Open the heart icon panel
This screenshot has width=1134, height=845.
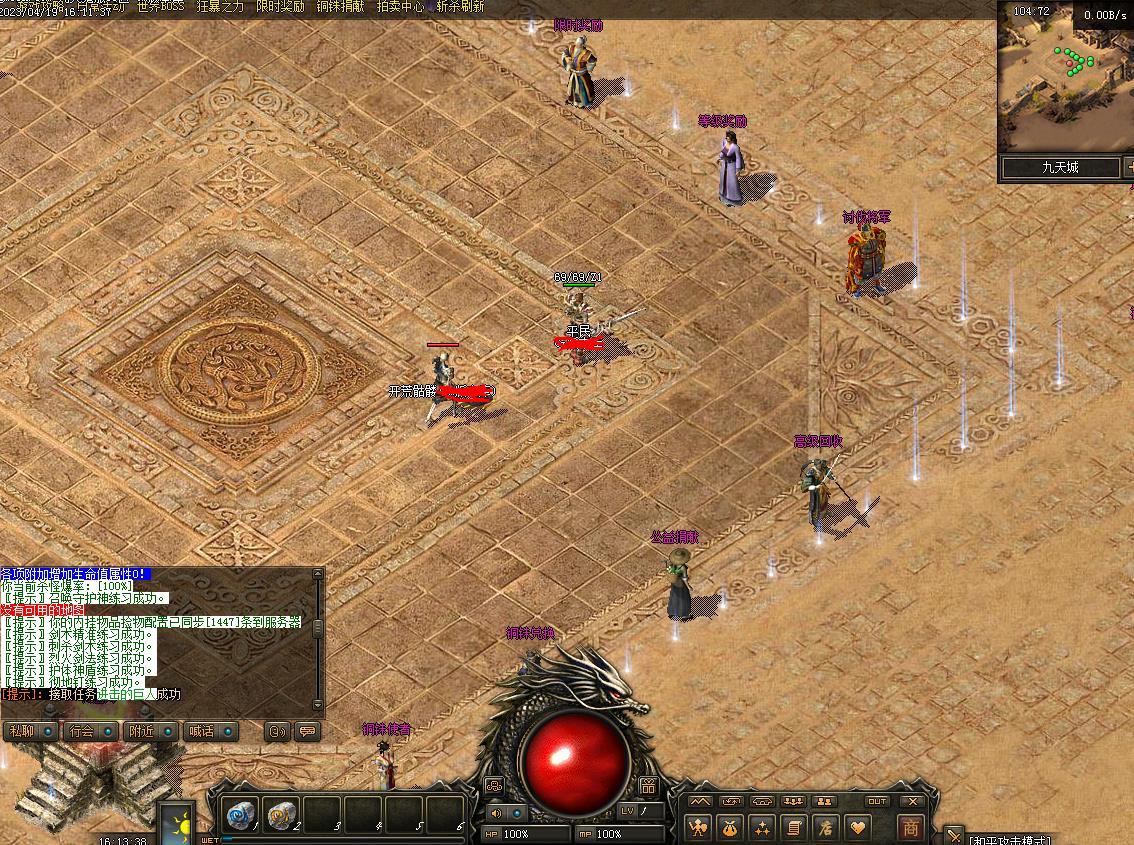[857, 828]
